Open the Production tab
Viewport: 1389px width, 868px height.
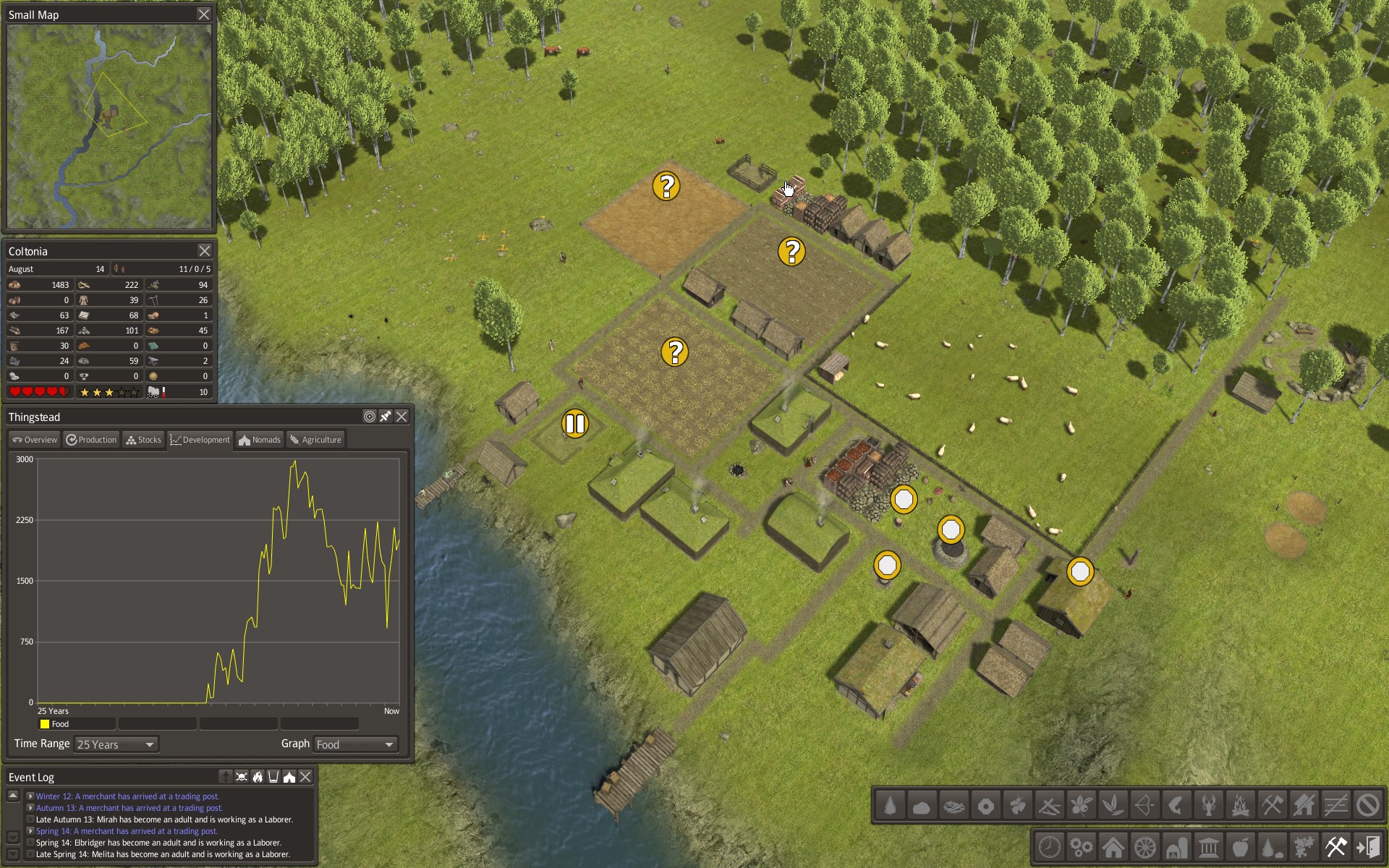point(91,440)
